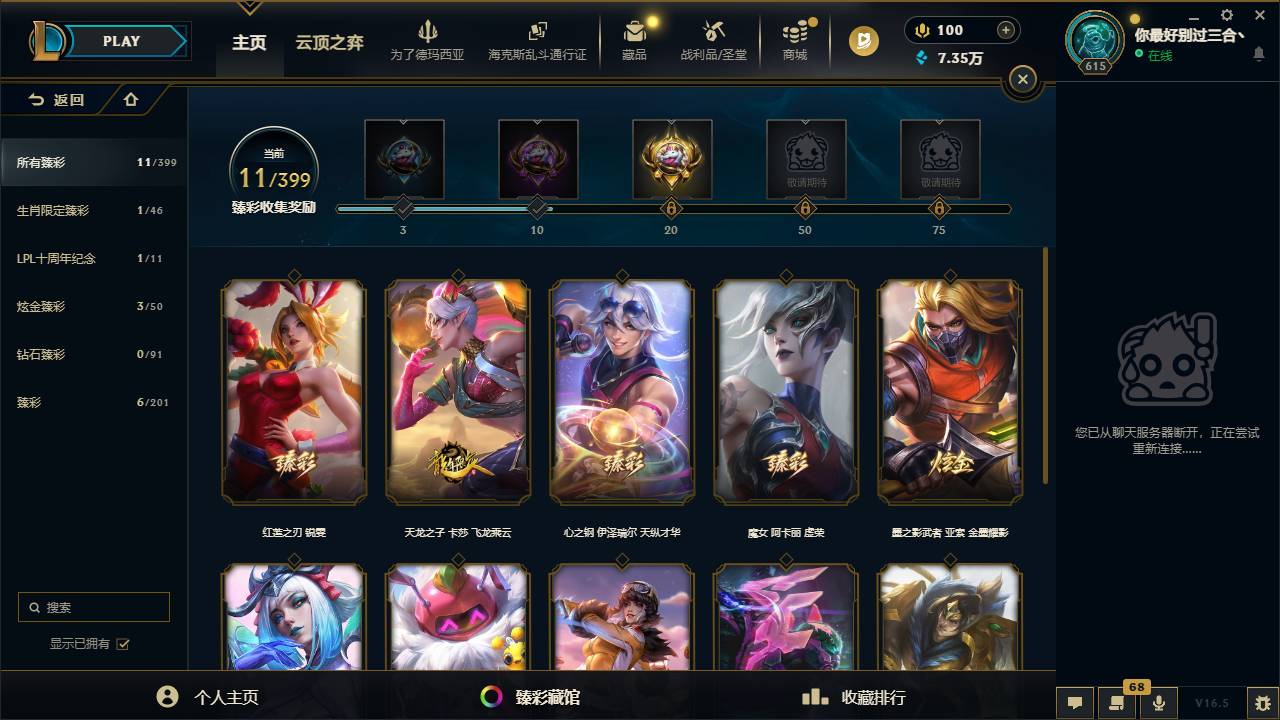The width and height of the screenshot is (1280, 720).
Task: Toggle the microphone icon in the bottom bar
Action: (1158, 702)
